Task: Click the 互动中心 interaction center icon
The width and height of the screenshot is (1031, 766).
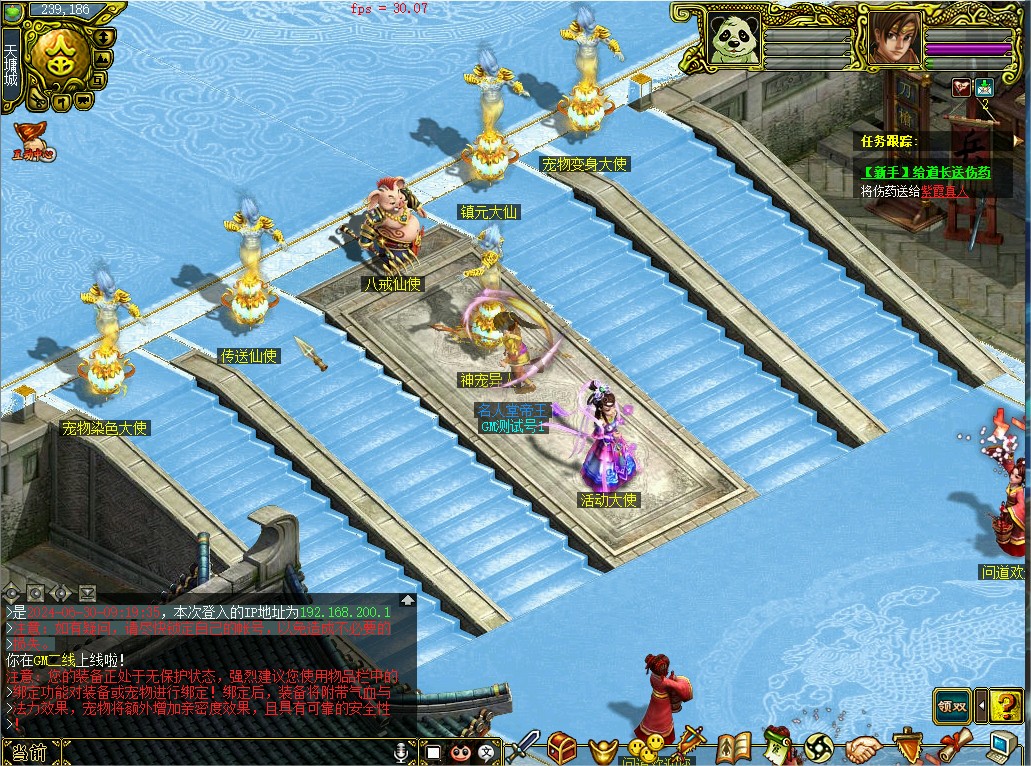Action: point(33,141)
